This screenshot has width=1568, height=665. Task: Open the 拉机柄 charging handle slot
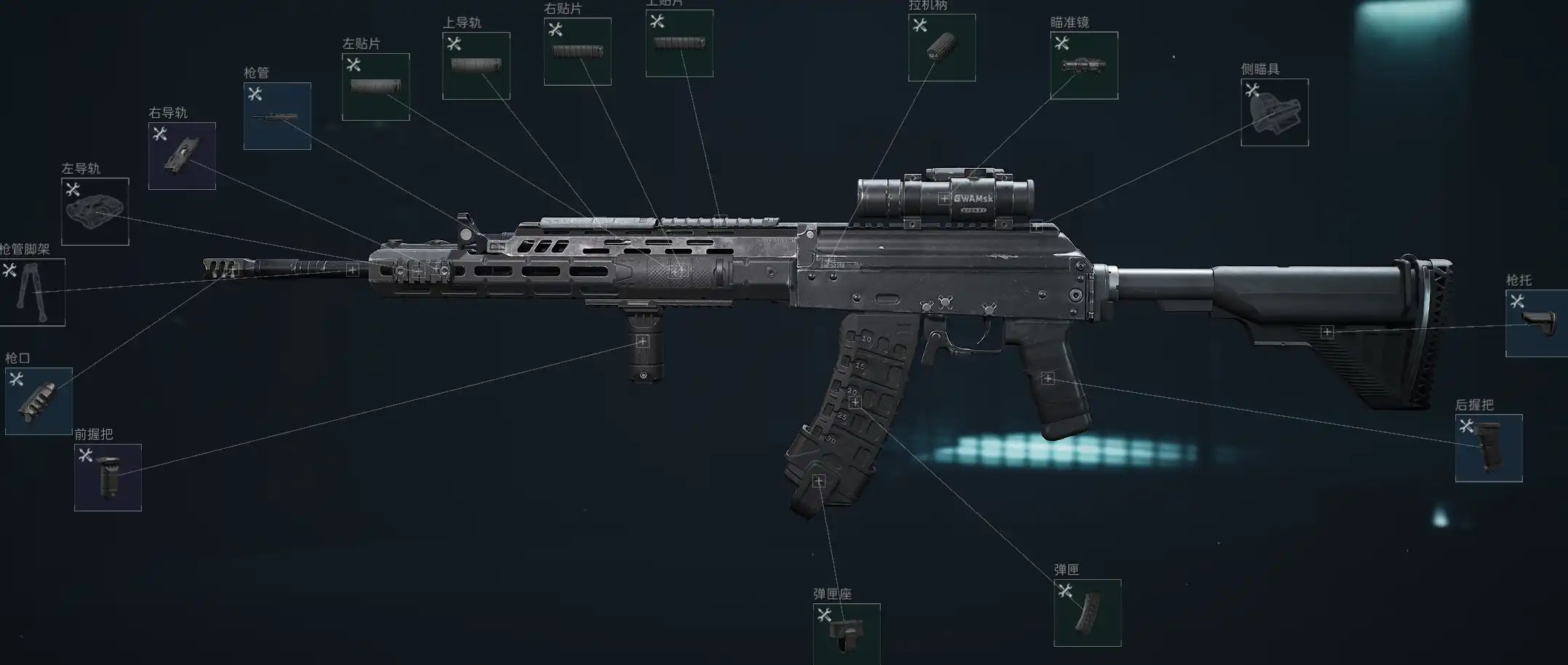pos(942,47)
